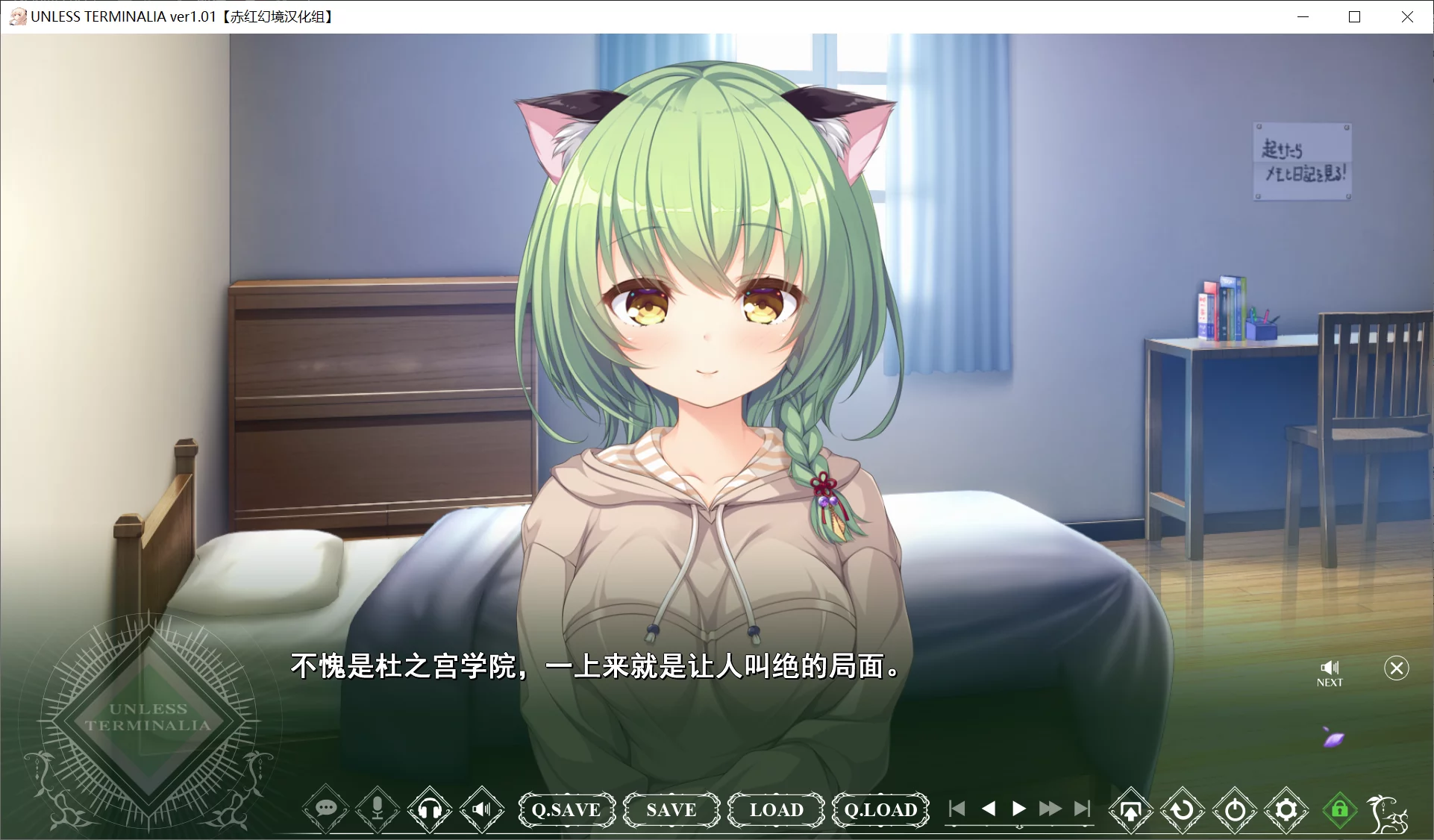Screen dimensions: 1434x840
Task: Click the SAVE button
Action: tap(671, 810)
